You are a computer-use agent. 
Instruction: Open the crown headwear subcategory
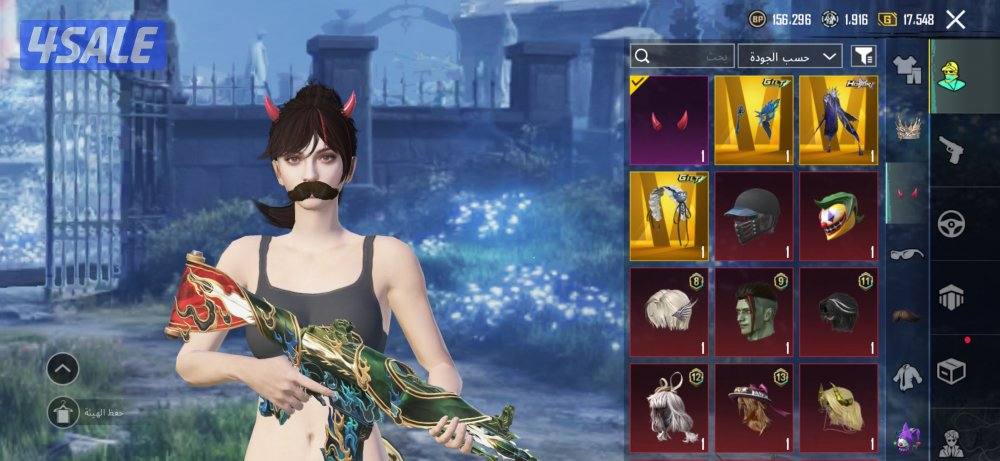907,129
